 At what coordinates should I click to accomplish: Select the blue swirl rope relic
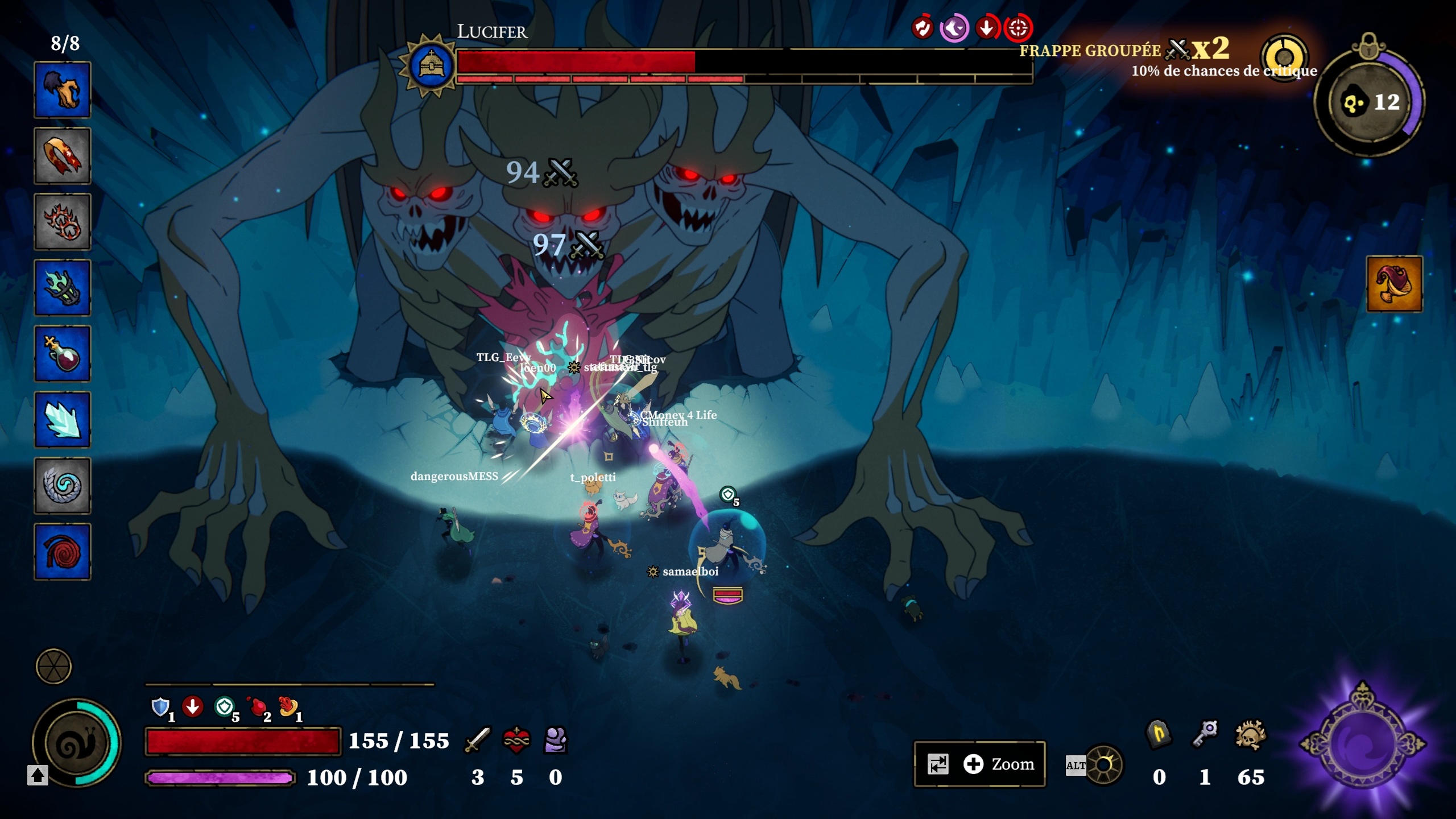pos(63,486)
